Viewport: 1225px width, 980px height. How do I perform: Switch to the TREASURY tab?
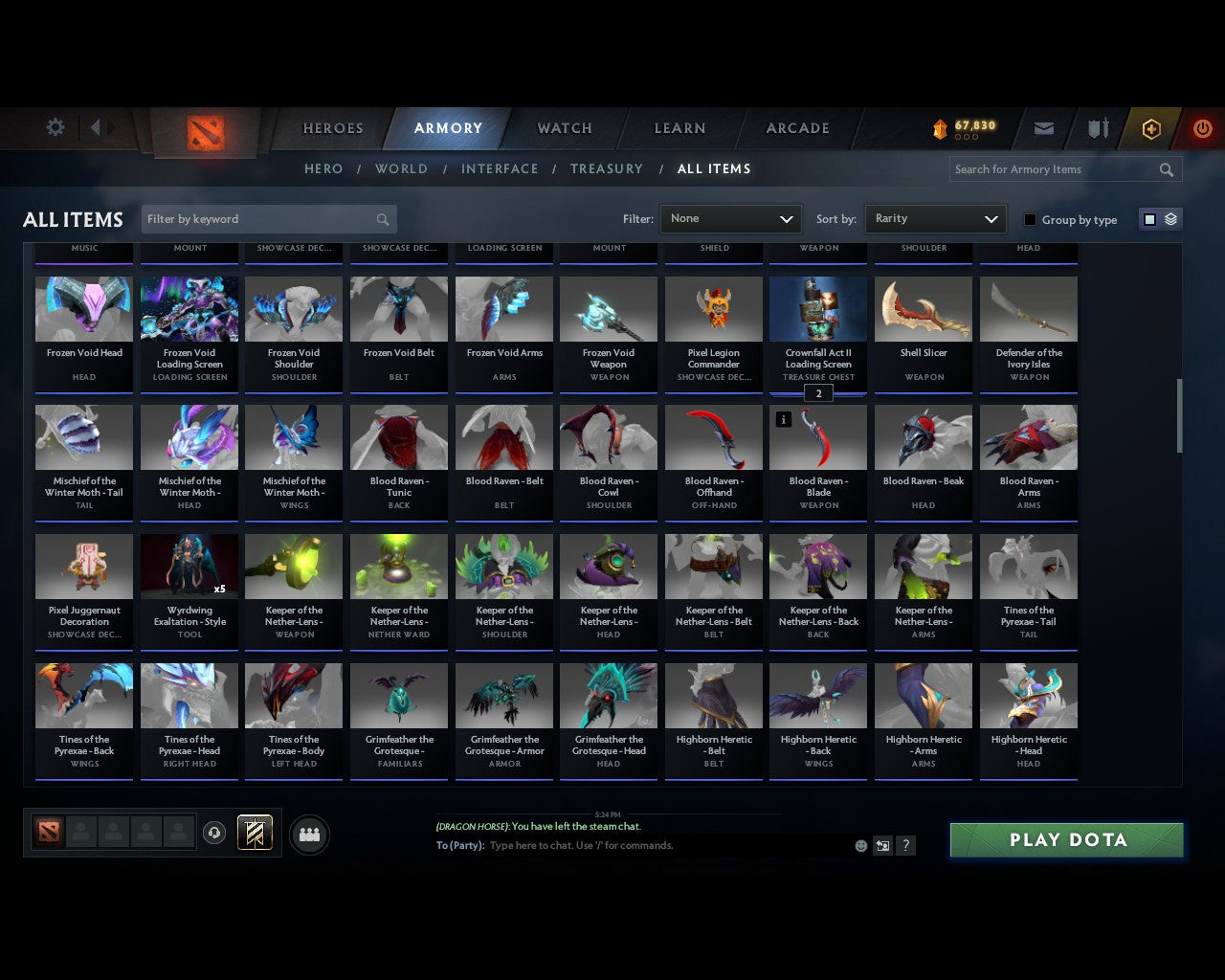pyautogui.click(x=607, y=168)
